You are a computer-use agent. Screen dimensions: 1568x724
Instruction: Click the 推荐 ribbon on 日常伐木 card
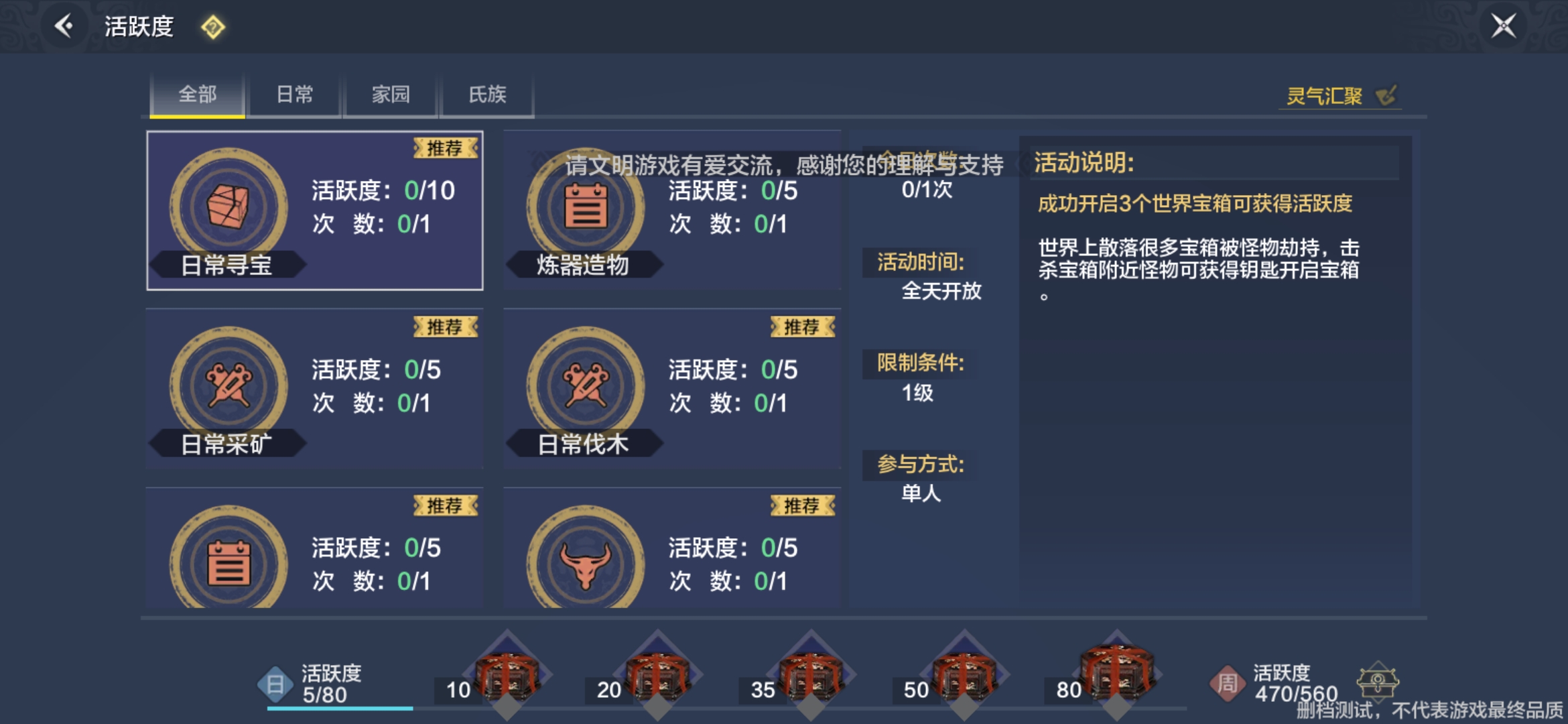803,326
